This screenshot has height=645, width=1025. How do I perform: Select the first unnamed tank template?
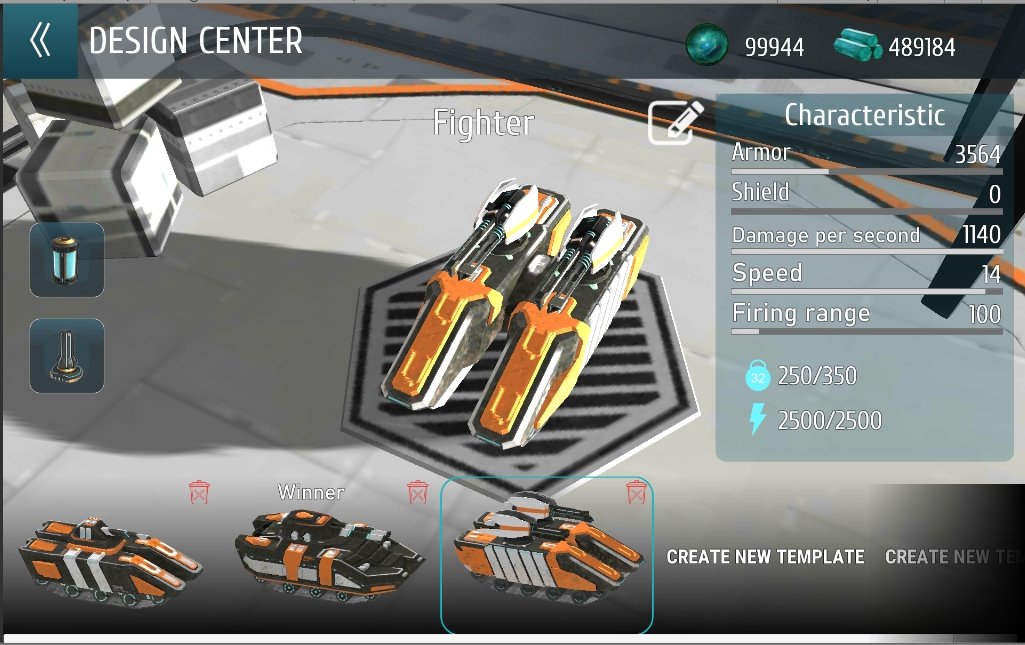pyautogui.click(x=110, y=557)
